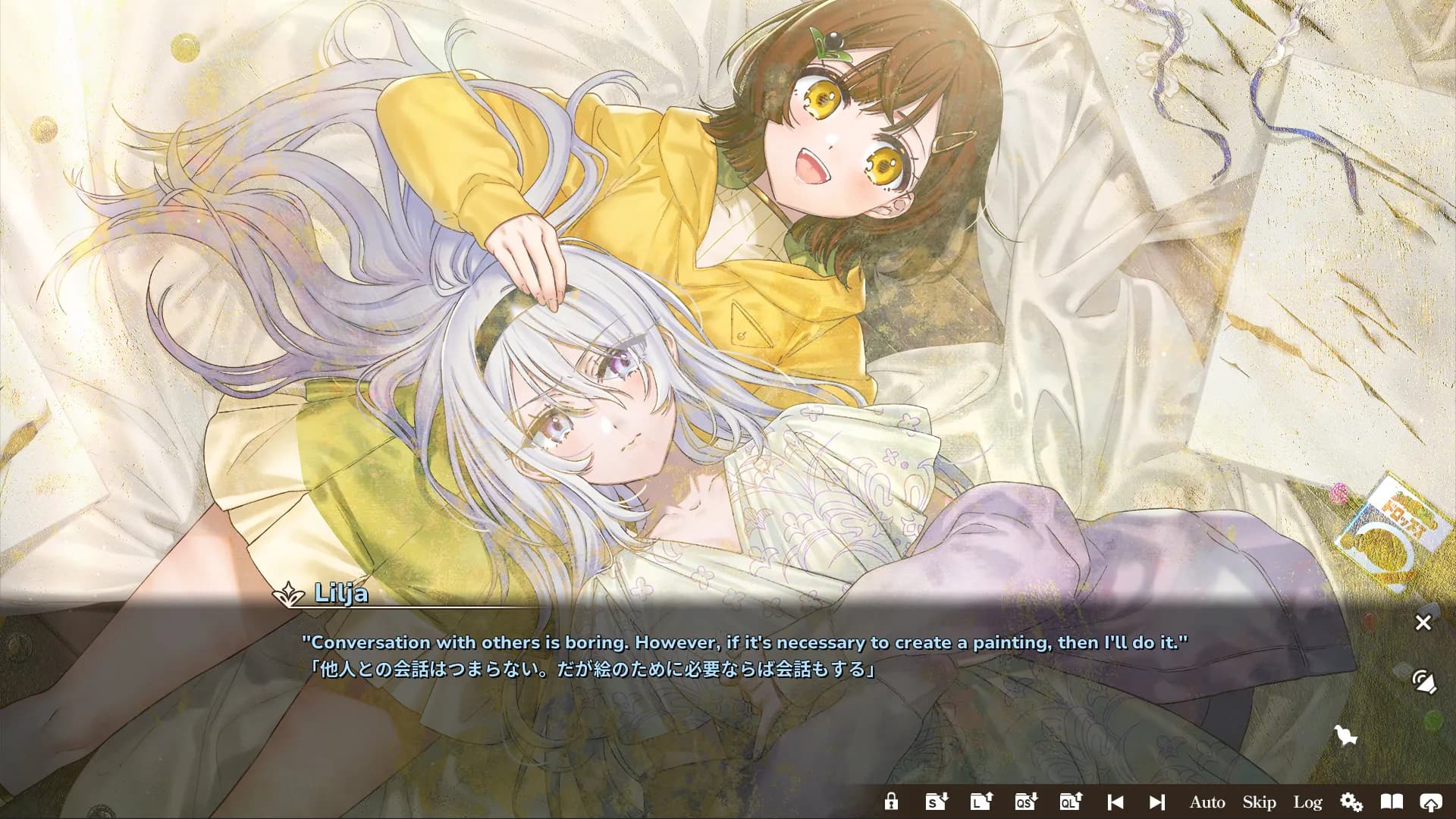The height and width of the screenshot is (819, 1456).
Task: Advance with the next-line arrow
Action: coord(1156,802)
